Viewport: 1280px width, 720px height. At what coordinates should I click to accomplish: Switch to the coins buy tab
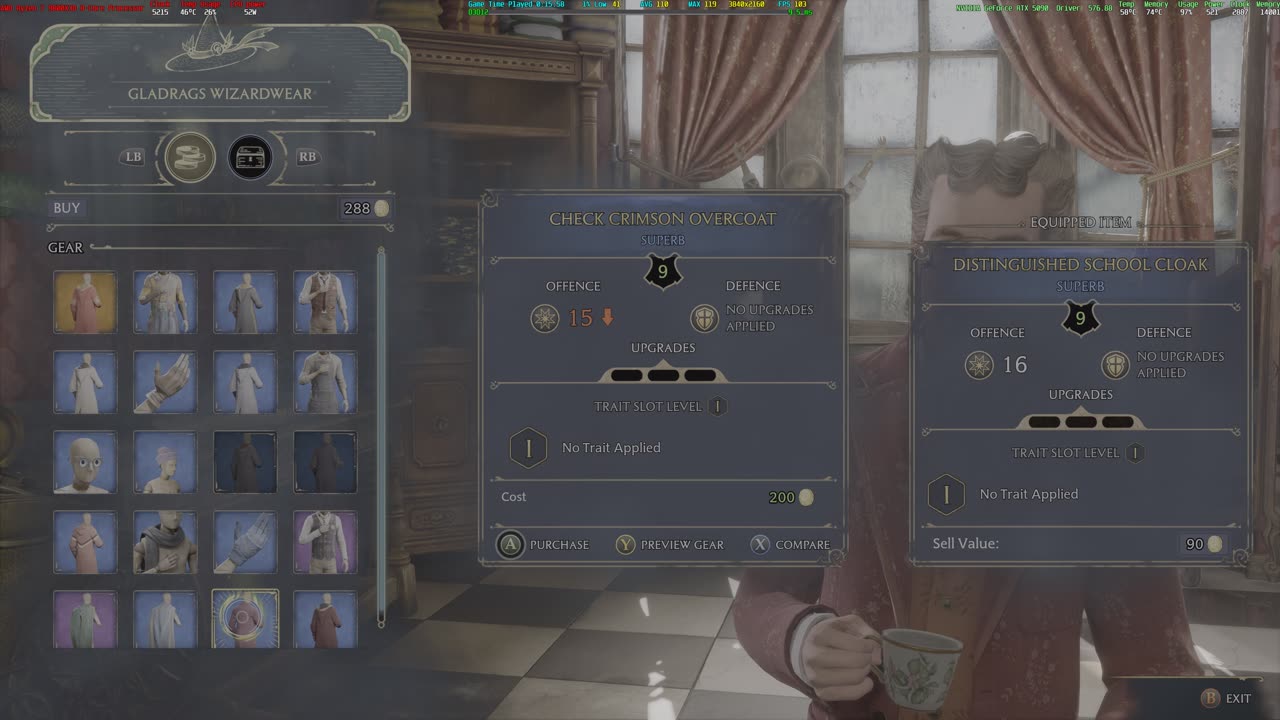click(190, 157)
